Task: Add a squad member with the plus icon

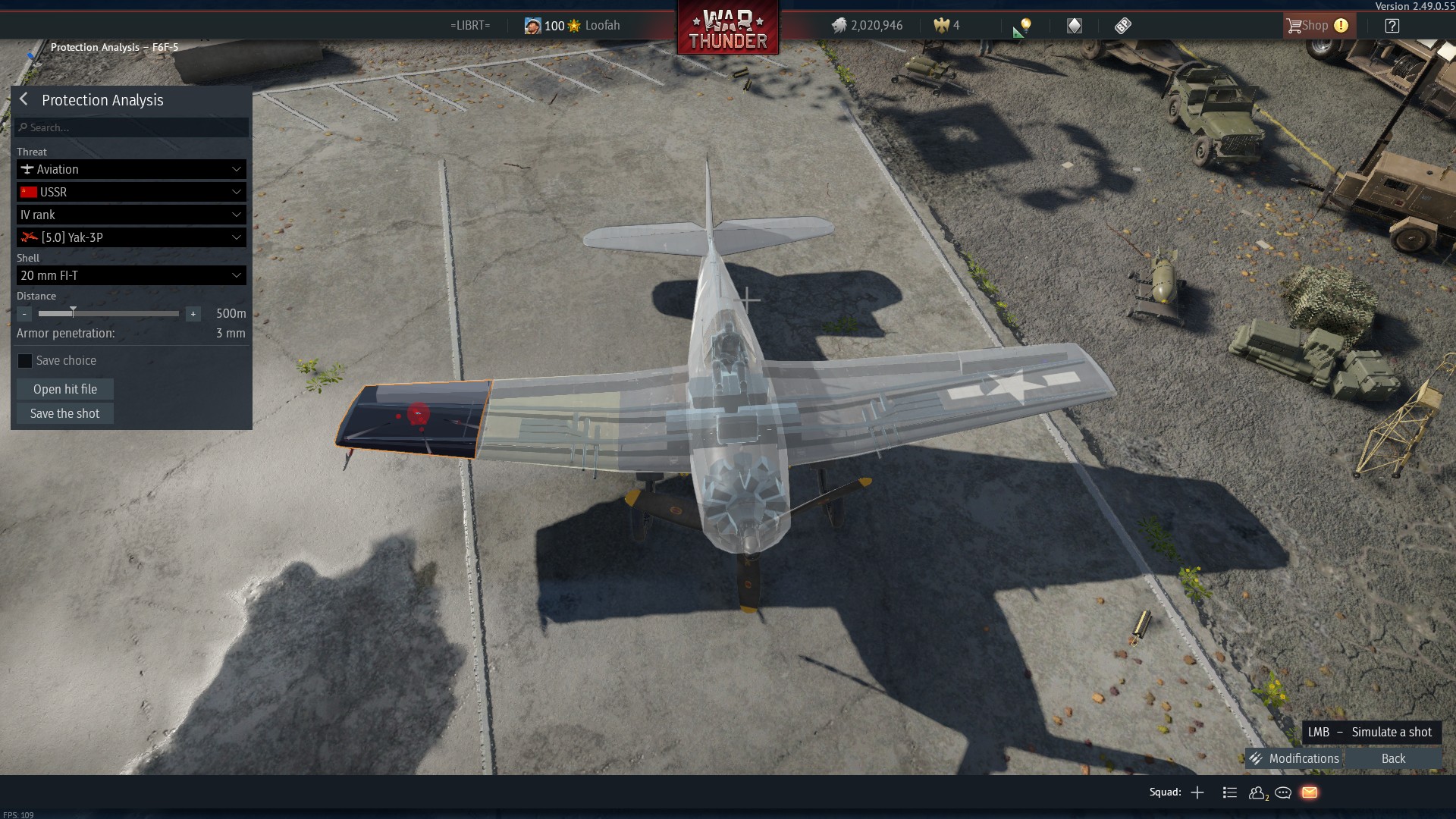Action: 1197,792
